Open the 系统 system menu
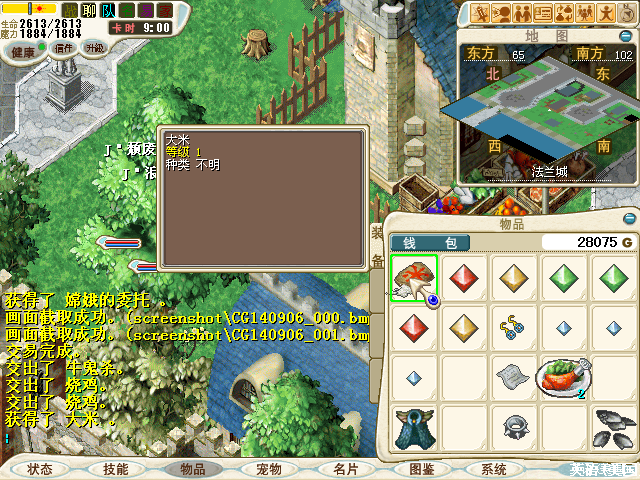Viewport: 640px width, 480px height. pyautogui.click(x=495, y=469)
